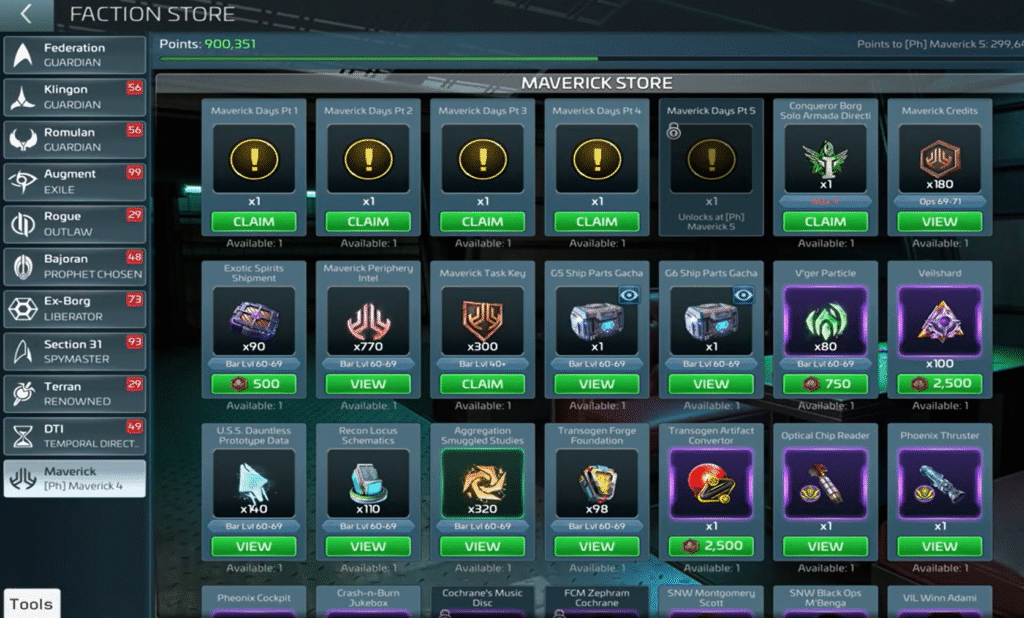The width and height of the screenshot is (1024, 618).
Task: View the Phoenix Thruster item
Action: 939,547
